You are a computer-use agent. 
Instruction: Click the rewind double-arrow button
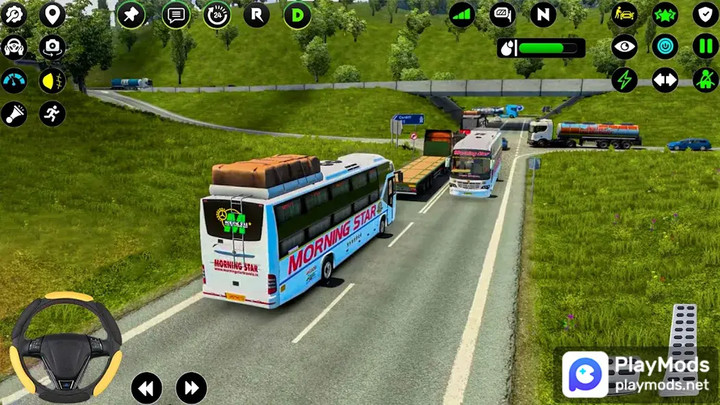pyautogui.click(x=146, y=388)
